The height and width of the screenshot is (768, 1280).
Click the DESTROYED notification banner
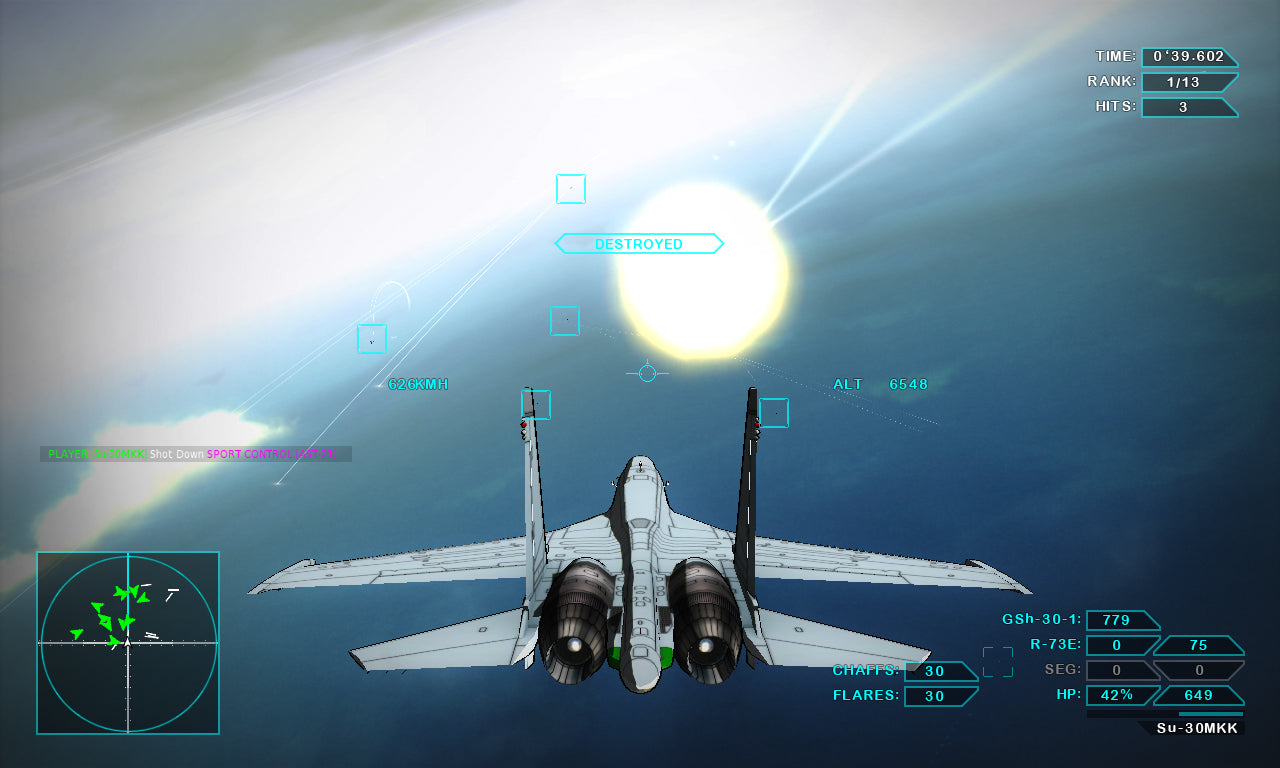click(x=639, y=243)
